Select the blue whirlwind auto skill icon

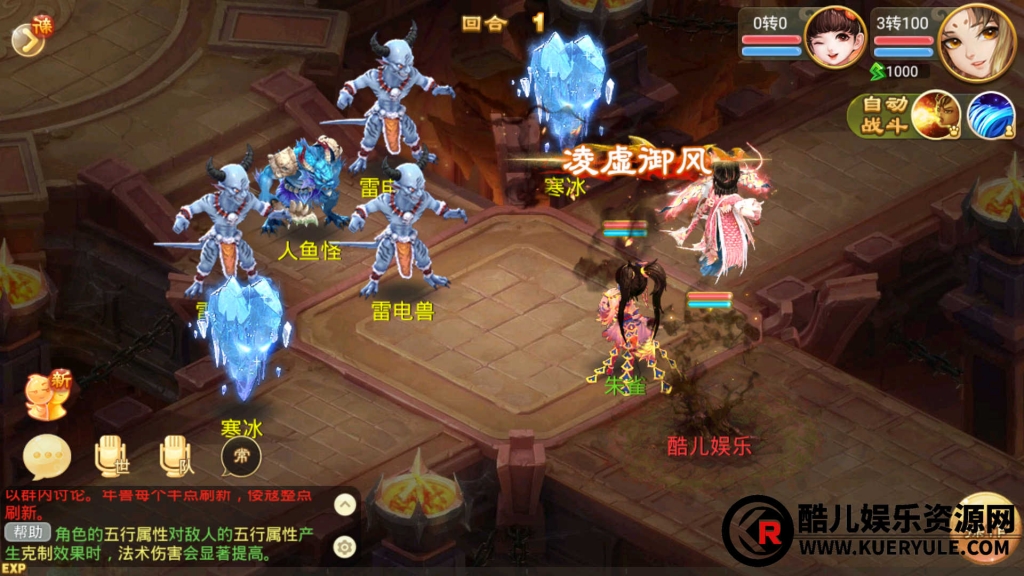coord(990,116)
